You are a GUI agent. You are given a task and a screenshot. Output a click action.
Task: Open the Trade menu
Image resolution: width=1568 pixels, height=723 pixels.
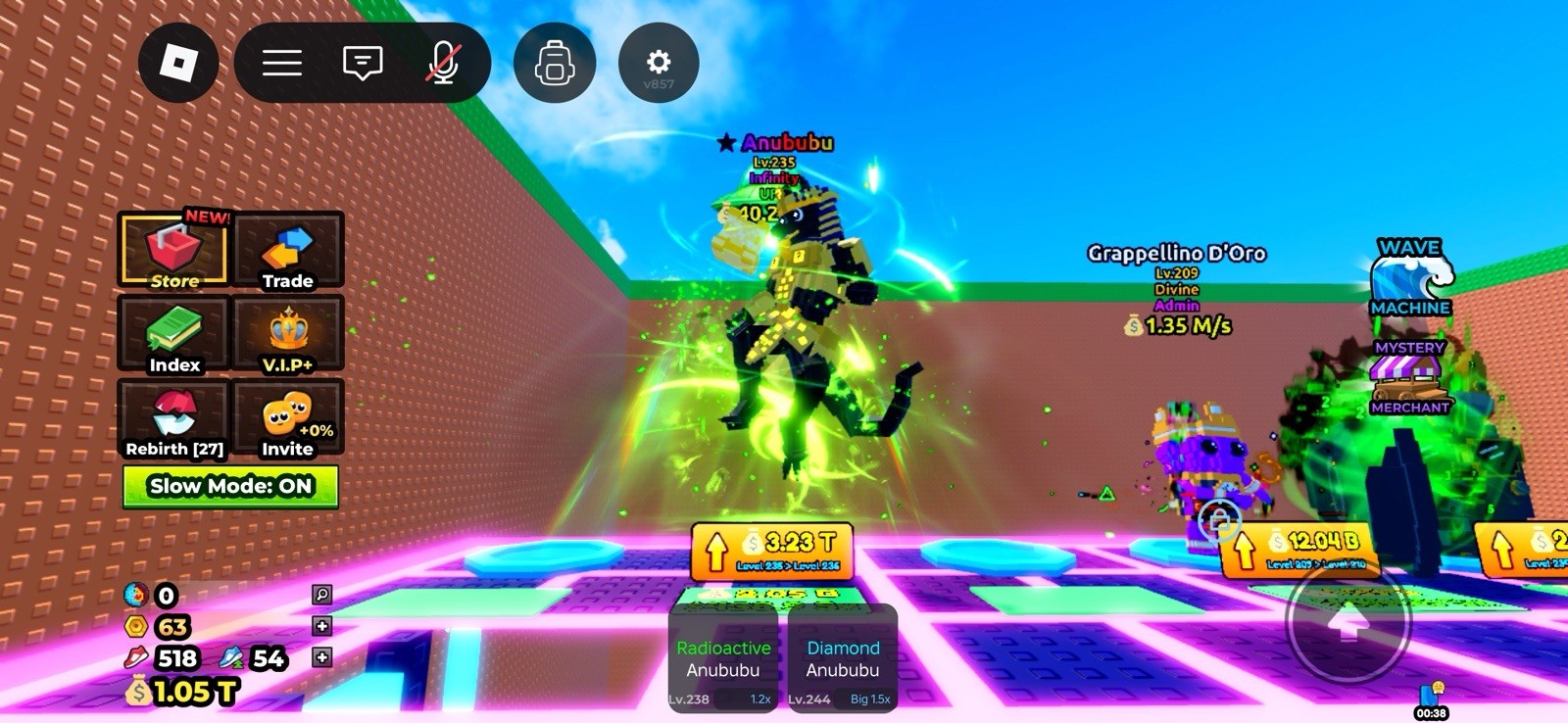pos(288,248)
